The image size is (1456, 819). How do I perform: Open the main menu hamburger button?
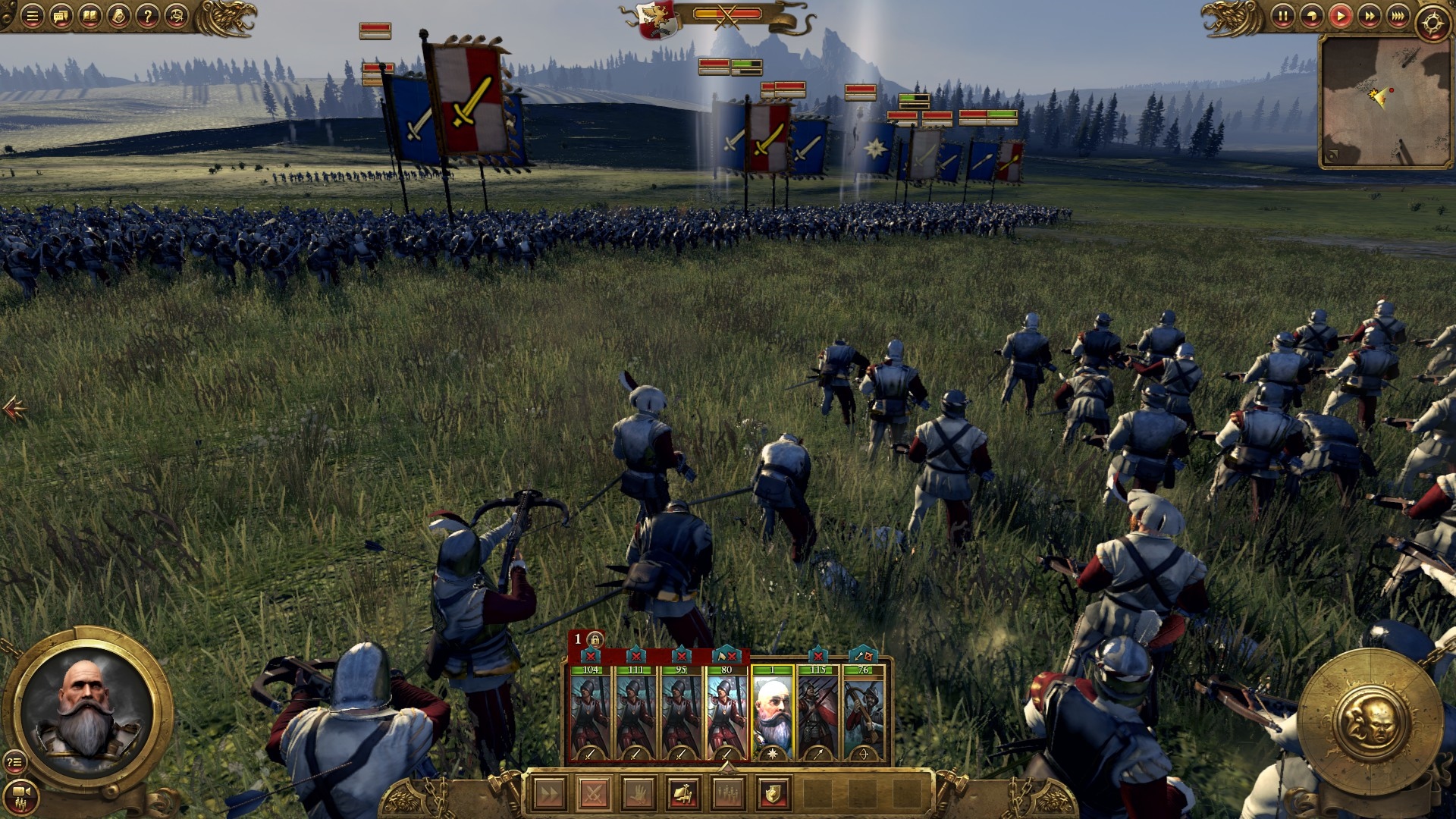[32, 16]
